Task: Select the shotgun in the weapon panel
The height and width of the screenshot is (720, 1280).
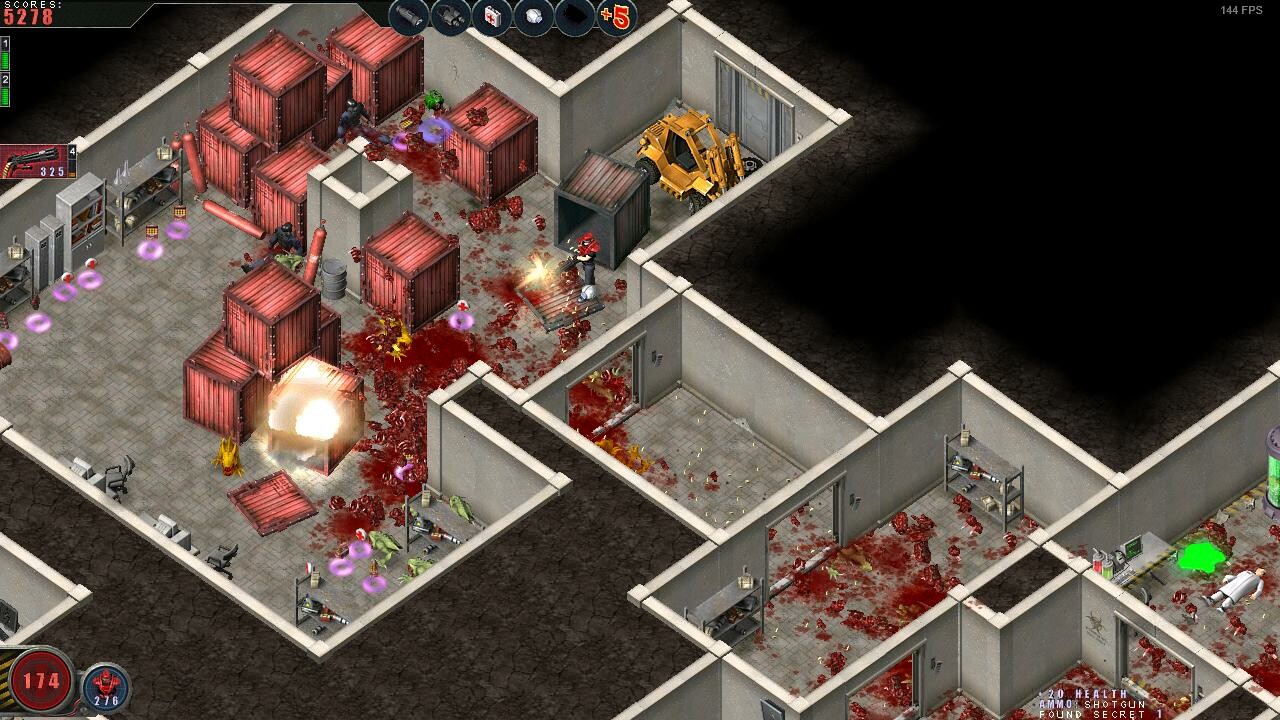Action: pos(35,162)
